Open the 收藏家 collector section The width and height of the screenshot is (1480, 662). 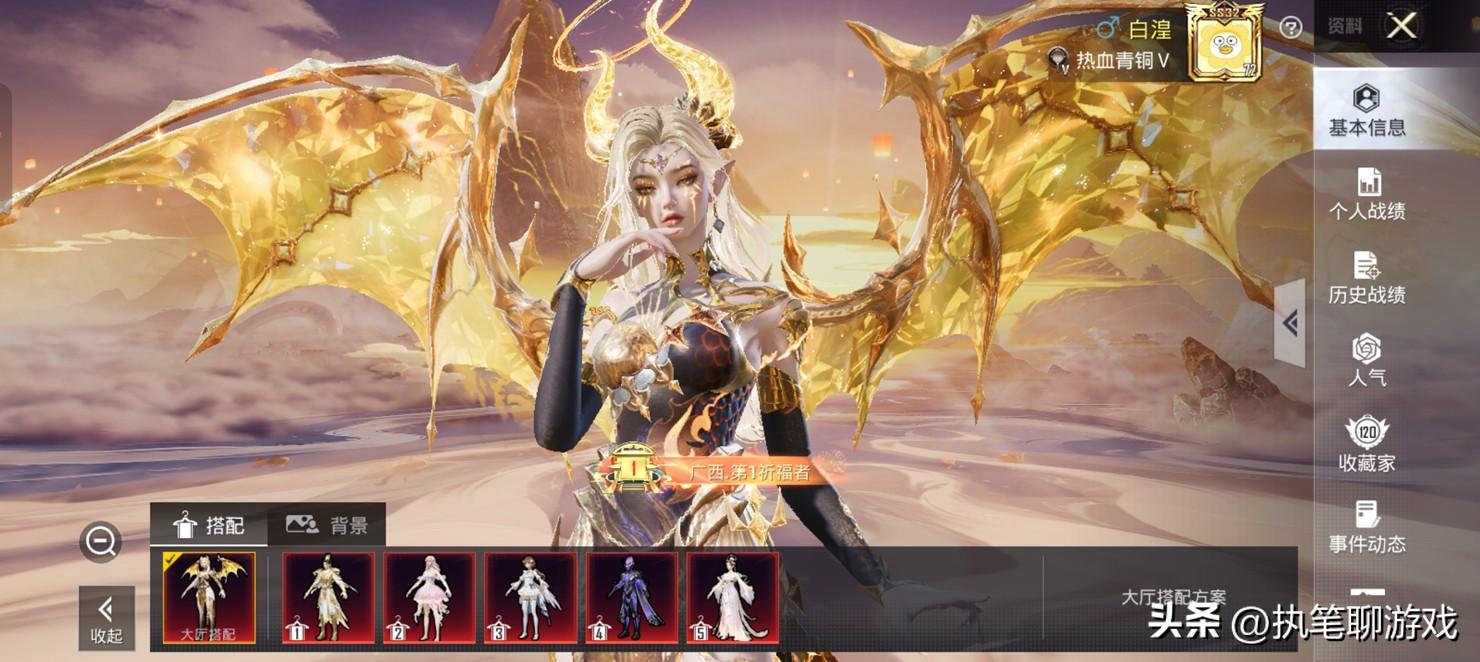pyautogui.click(x=1366, y=445)
